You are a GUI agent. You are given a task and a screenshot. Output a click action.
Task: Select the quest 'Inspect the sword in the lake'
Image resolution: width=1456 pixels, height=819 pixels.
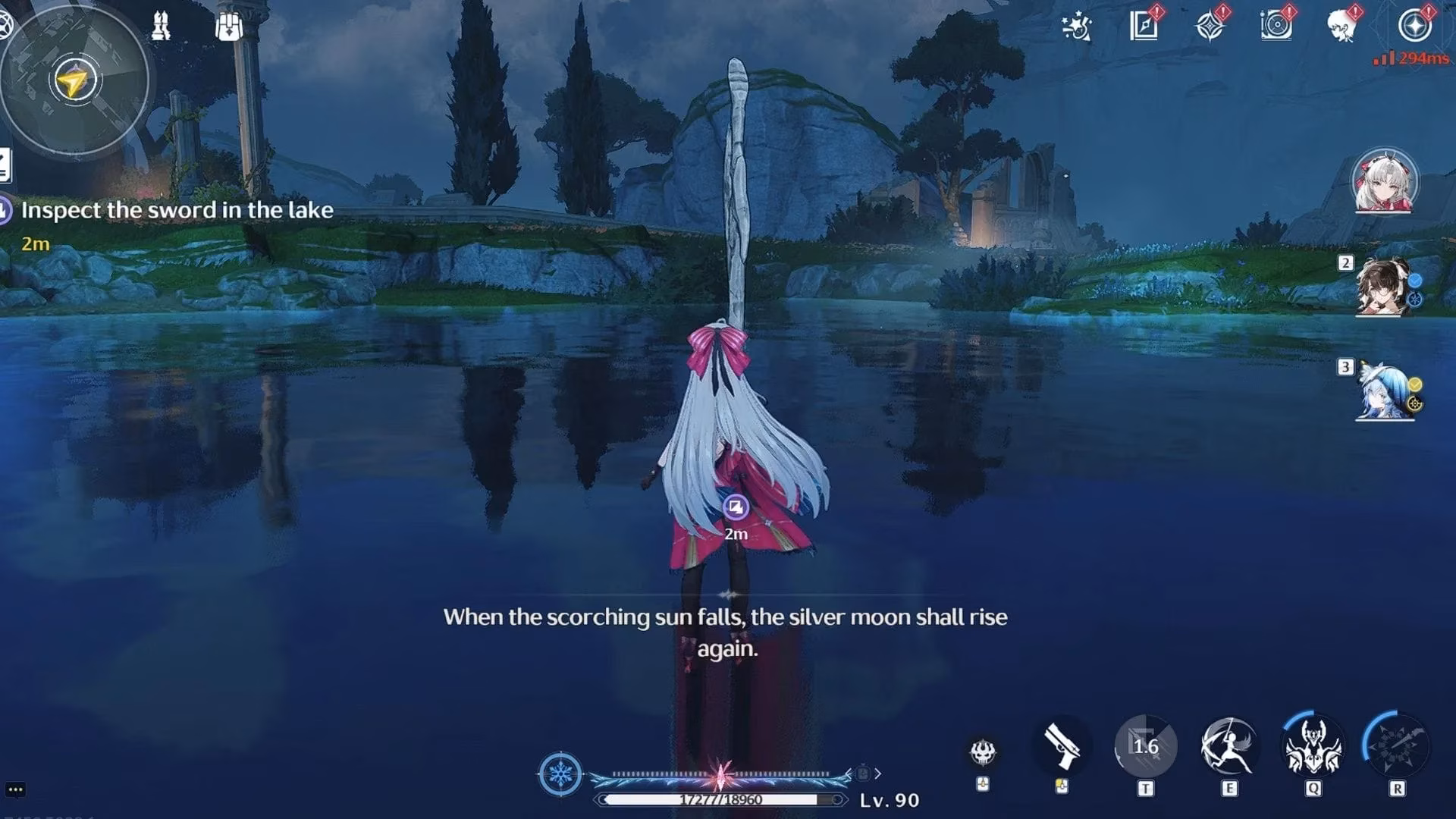[178, 210]
